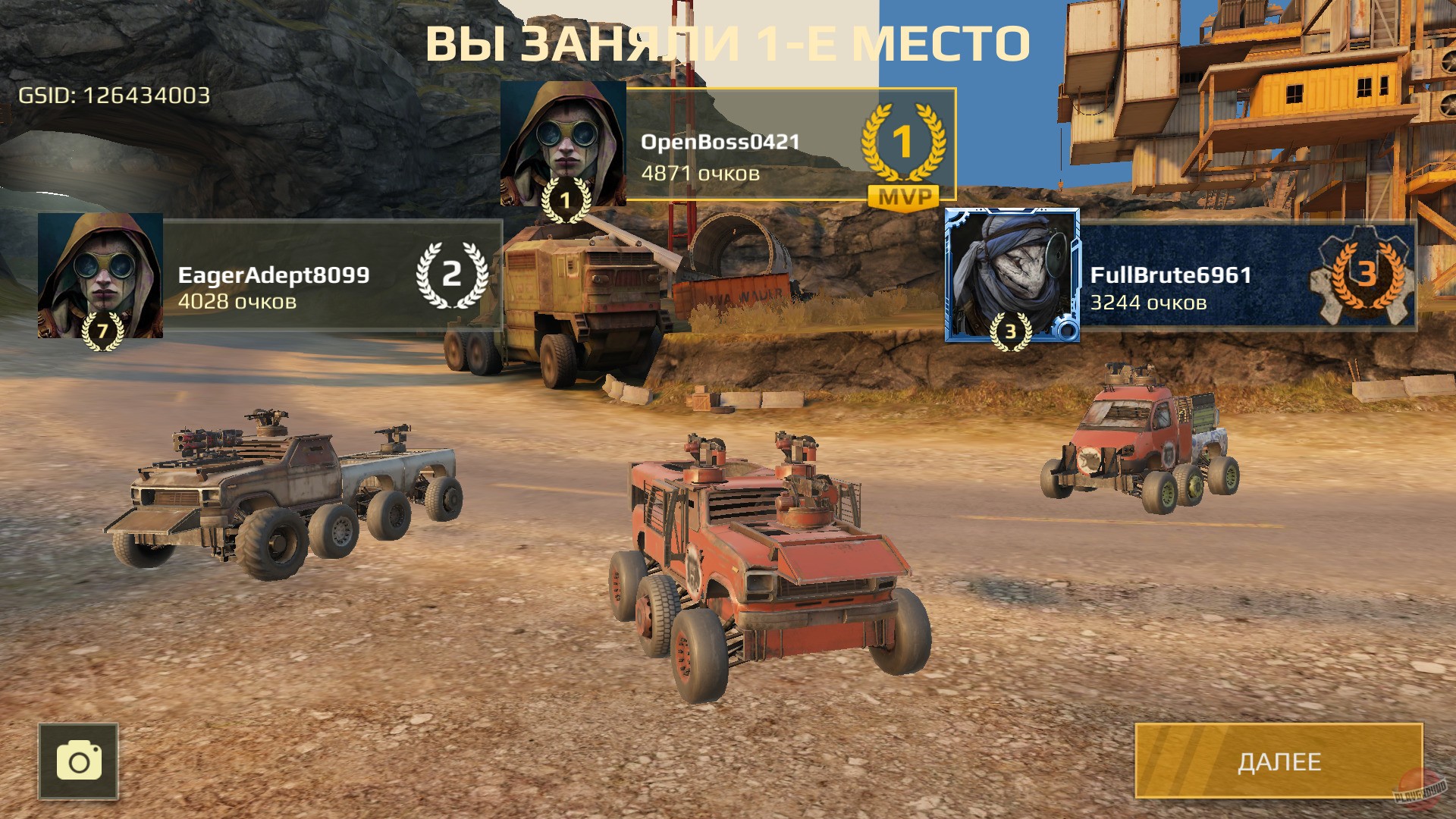This screenshot has height=819, width=1456.
Task: Click the level 1 badge under OpenBoss0421's portrait
Action: pos(565,202)
